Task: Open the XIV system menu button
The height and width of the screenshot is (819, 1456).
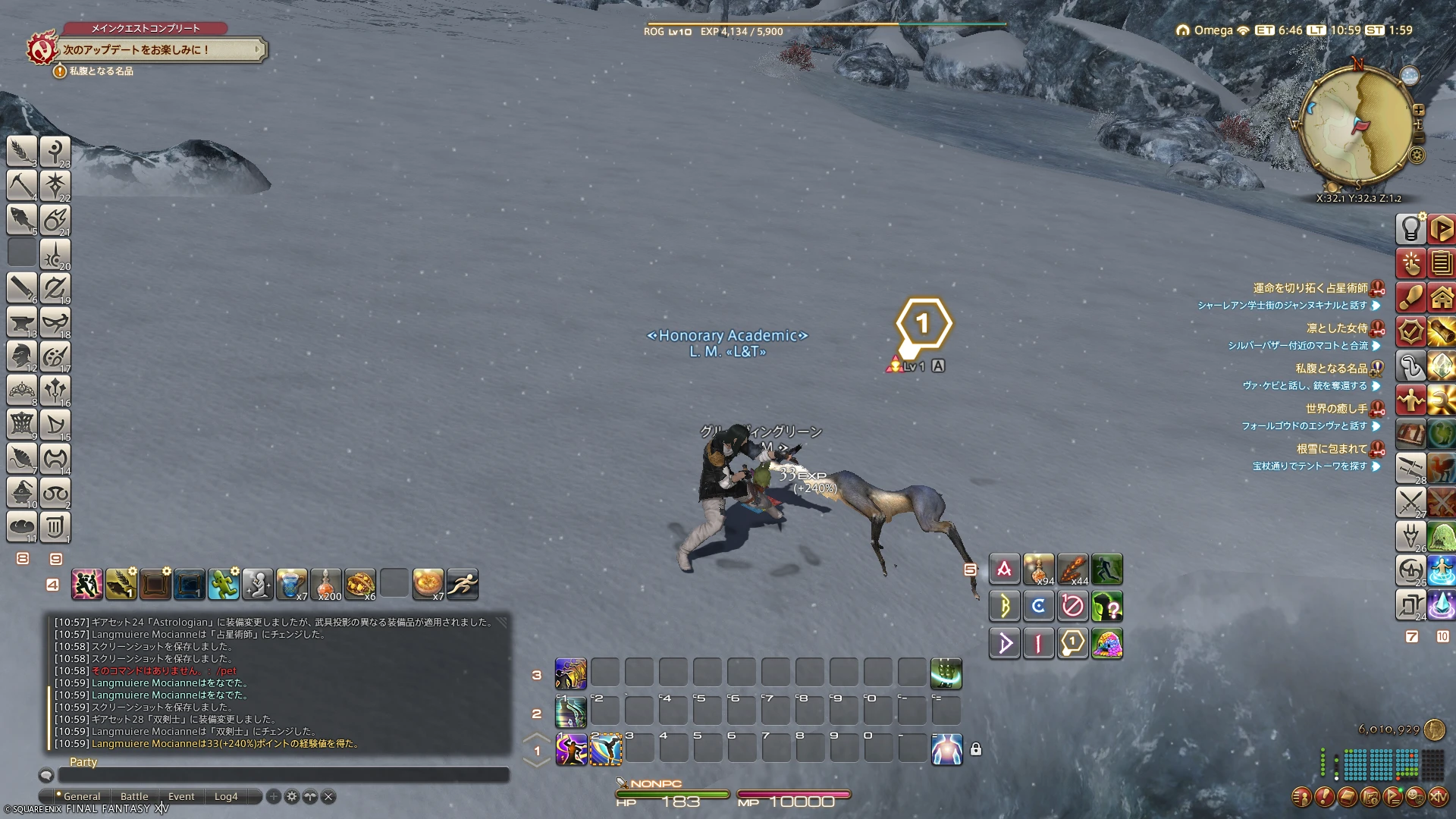Action: coord(1438,797)
